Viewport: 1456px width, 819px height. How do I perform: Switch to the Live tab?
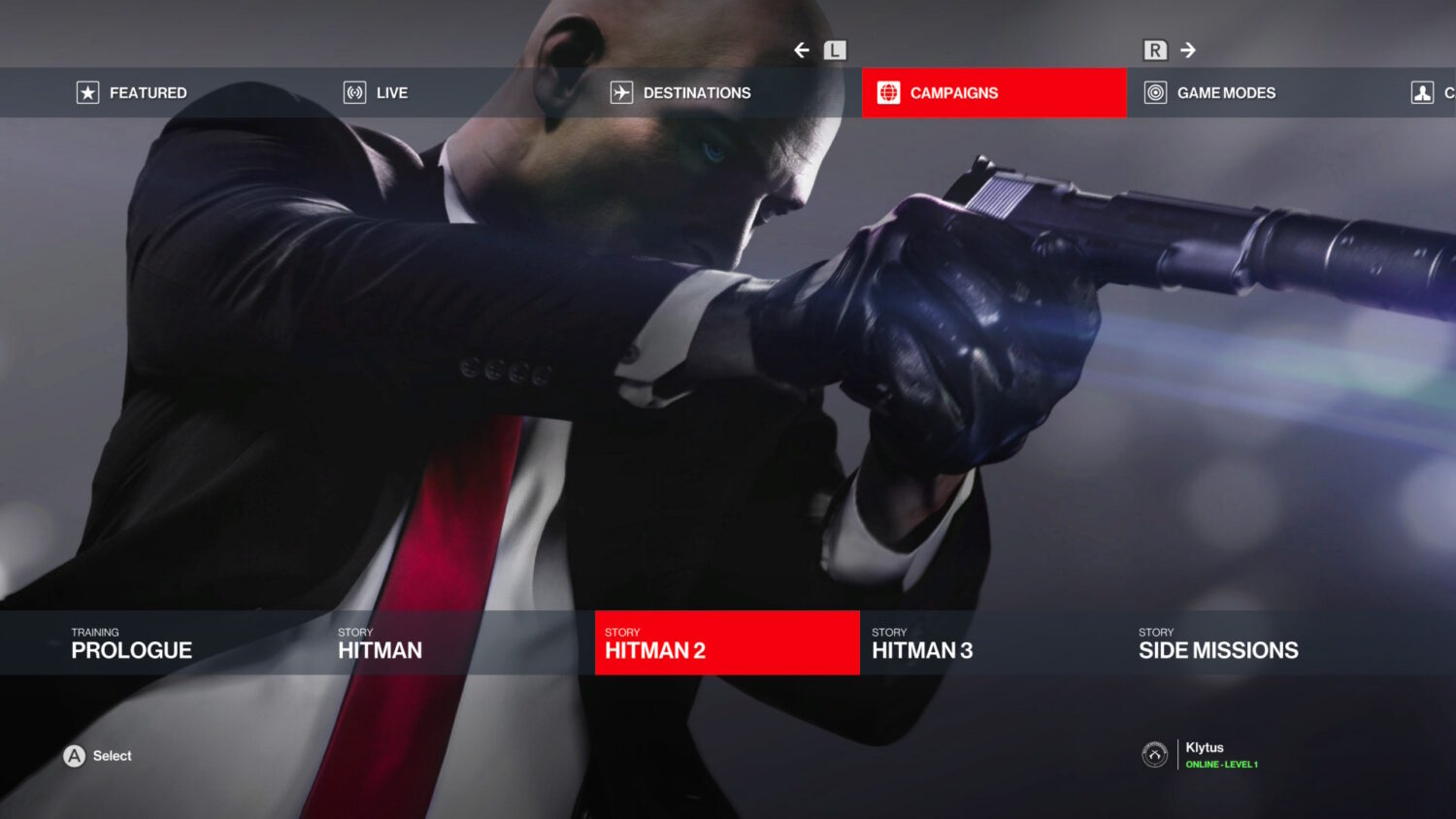coord(392,92)
